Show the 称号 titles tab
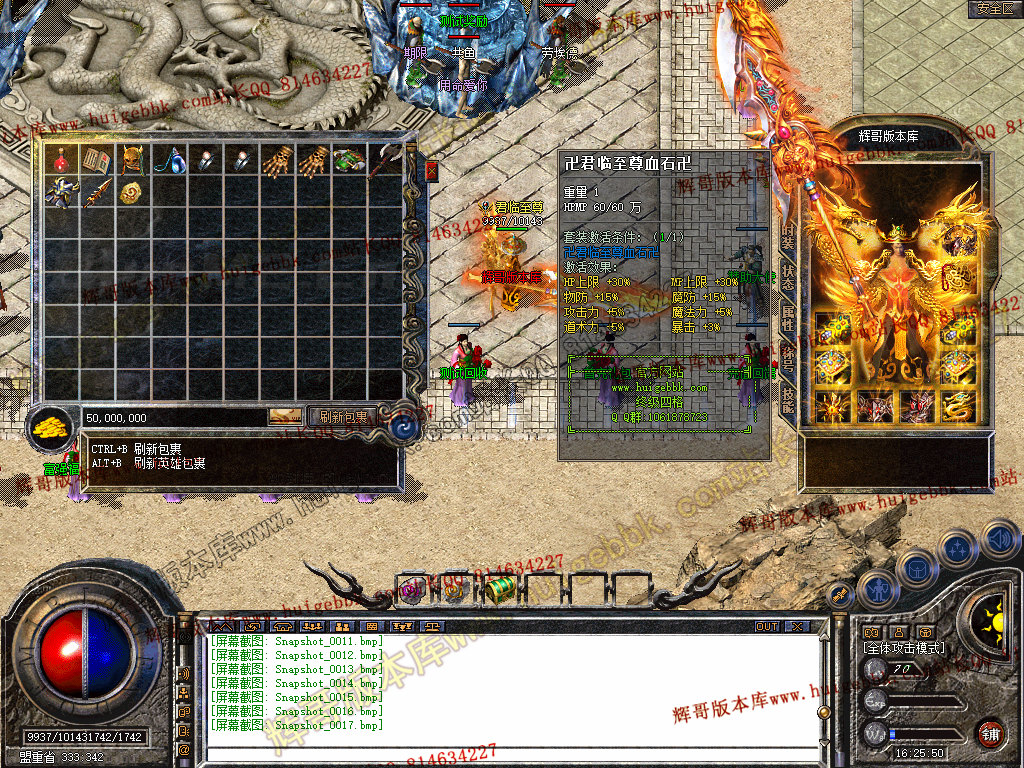1024x768 pixels. pyautogui.click(x=787, y=357)
